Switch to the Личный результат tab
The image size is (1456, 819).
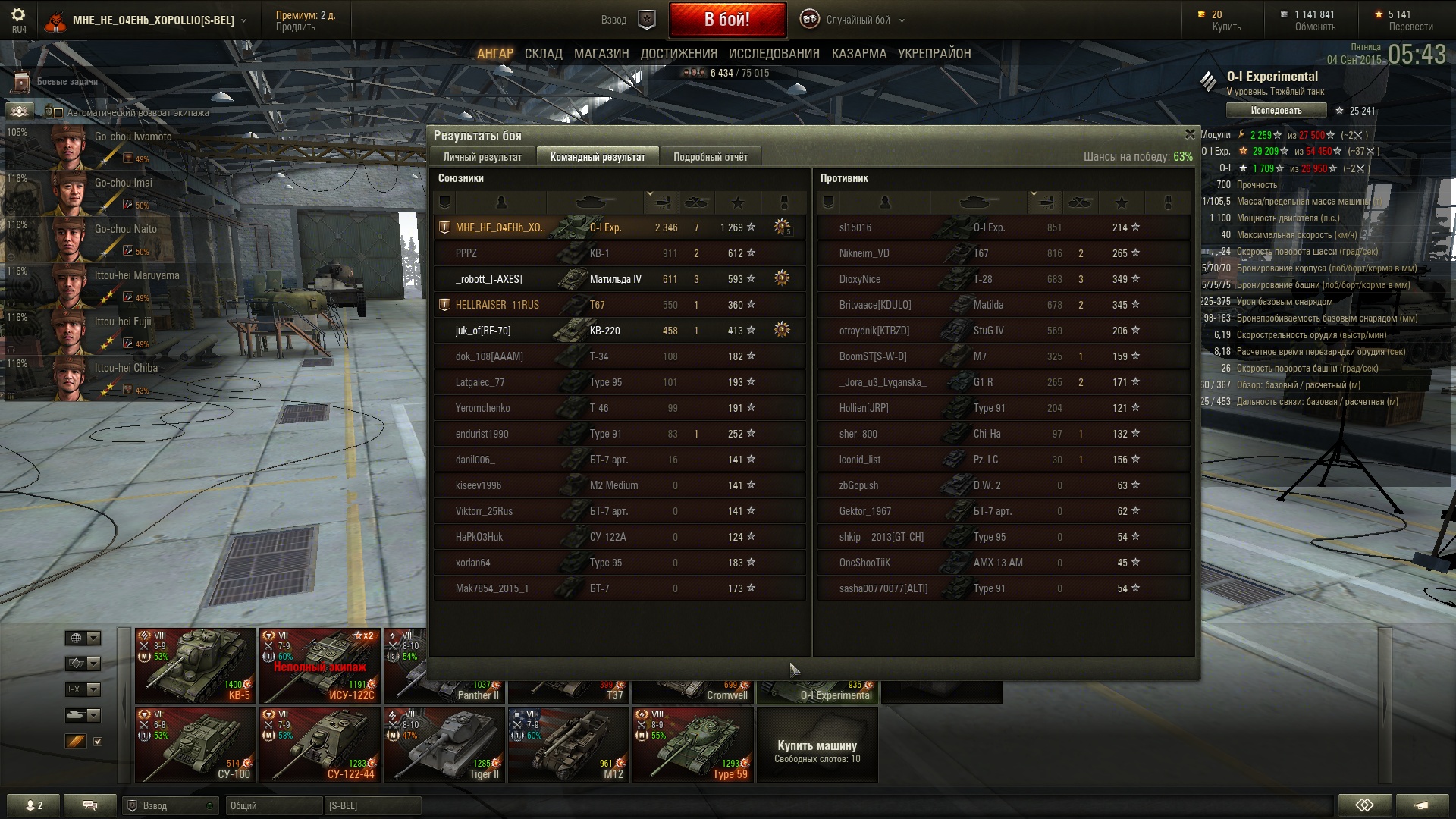coord(482,157)
